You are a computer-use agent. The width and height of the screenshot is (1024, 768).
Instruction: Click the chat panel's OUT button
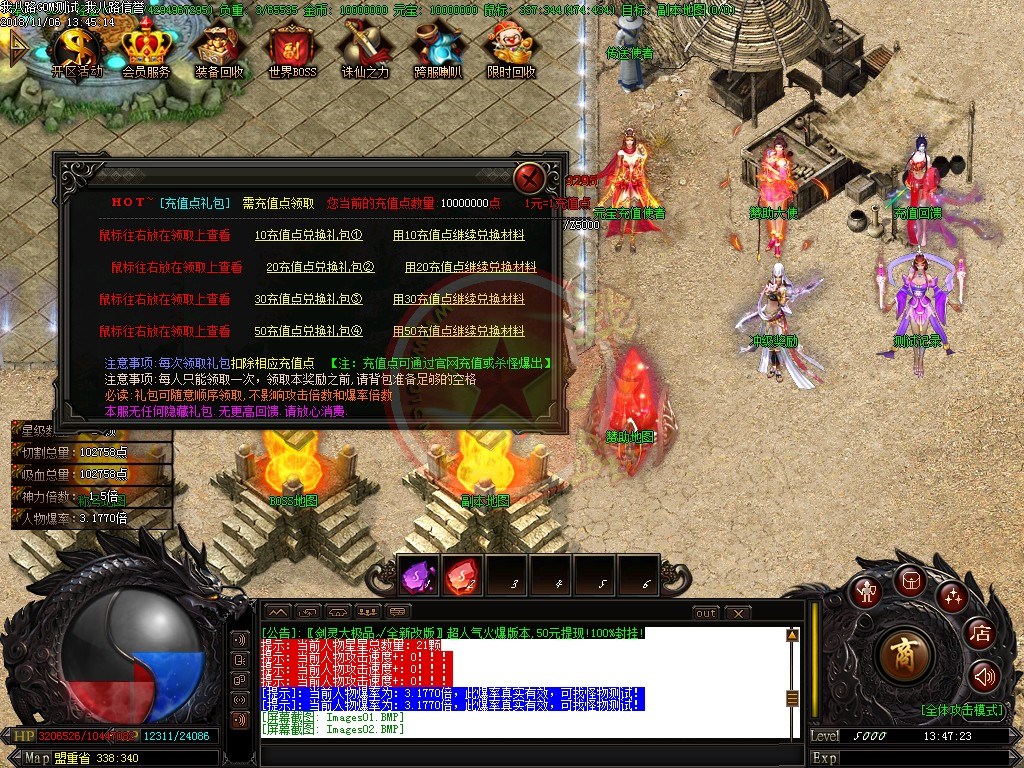click(706, 613)
